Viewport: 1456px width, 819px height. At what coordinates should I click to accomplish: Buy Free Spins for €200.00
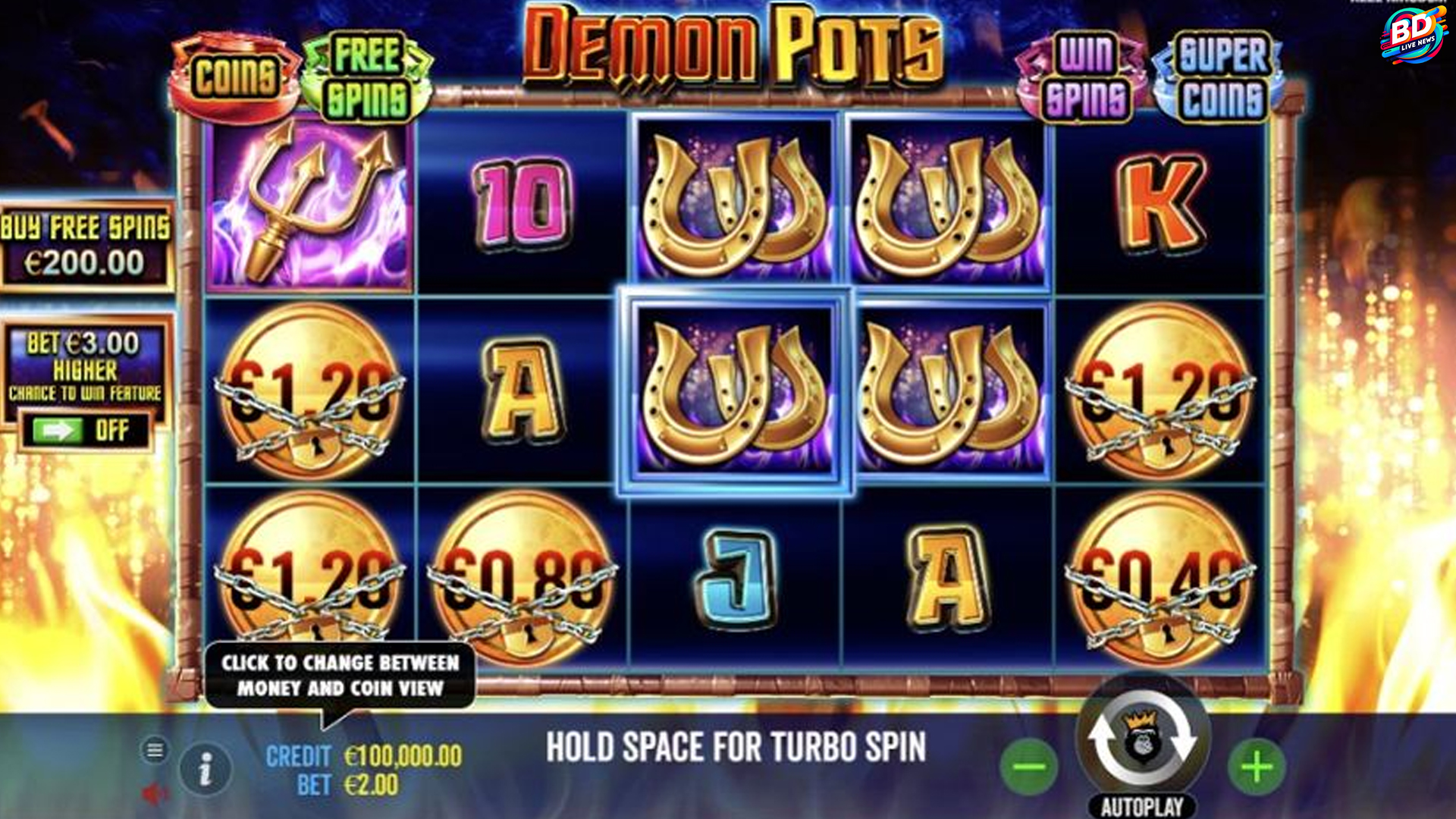tap(86, 246)
